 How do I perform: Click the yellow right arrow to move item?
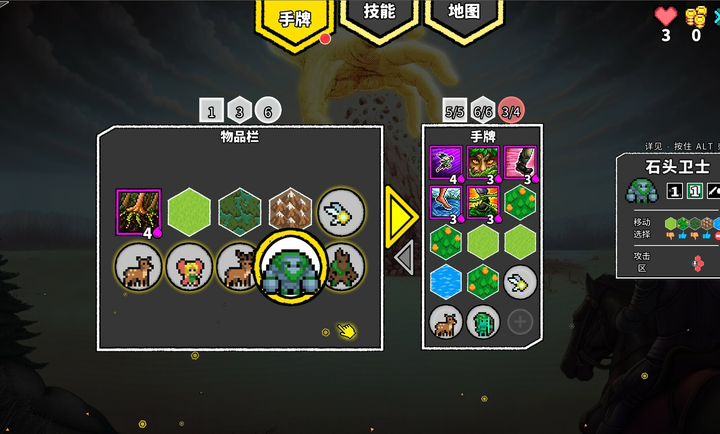click(x=402, y=214)
